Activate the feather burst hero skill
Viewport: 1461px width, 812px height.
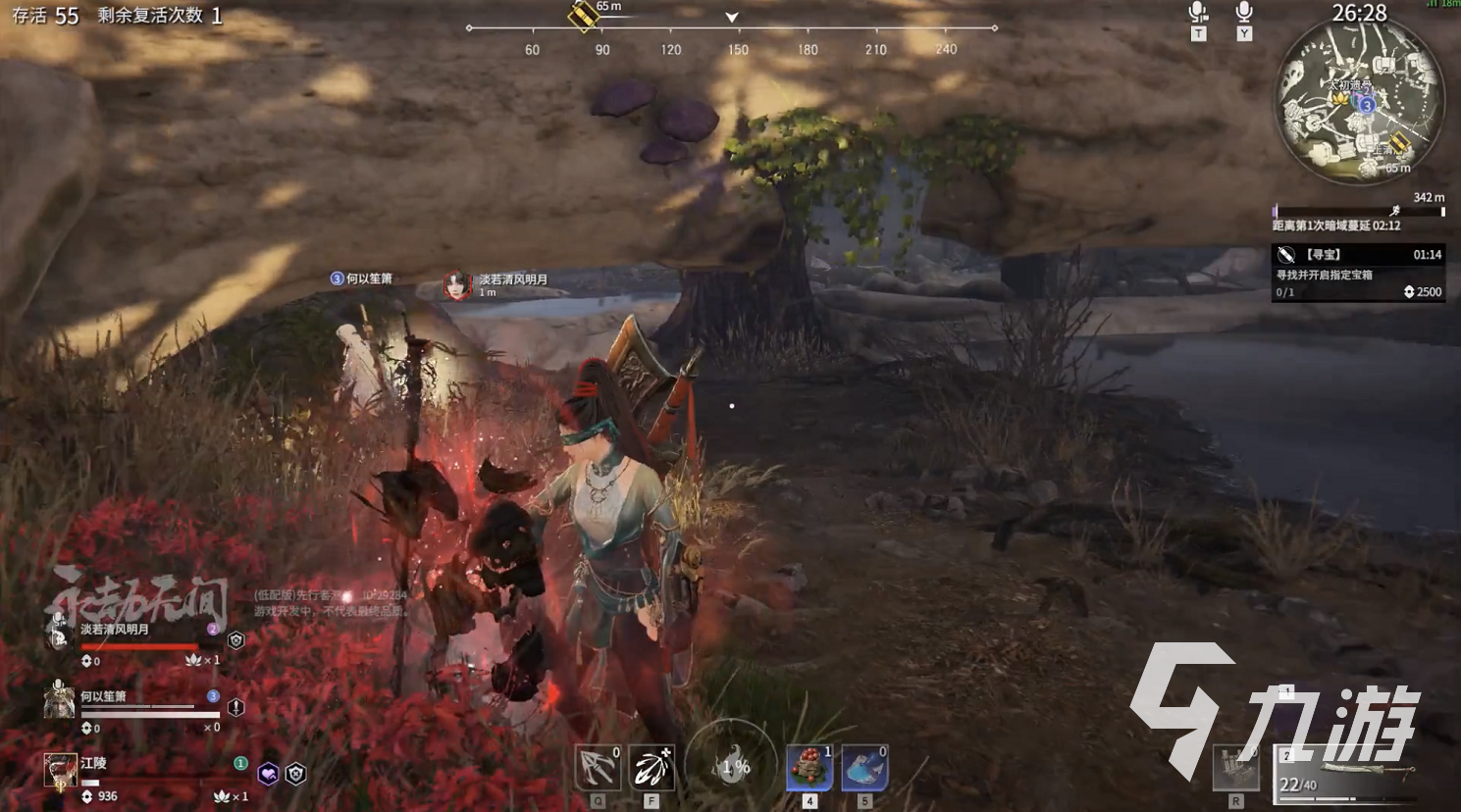652,768
